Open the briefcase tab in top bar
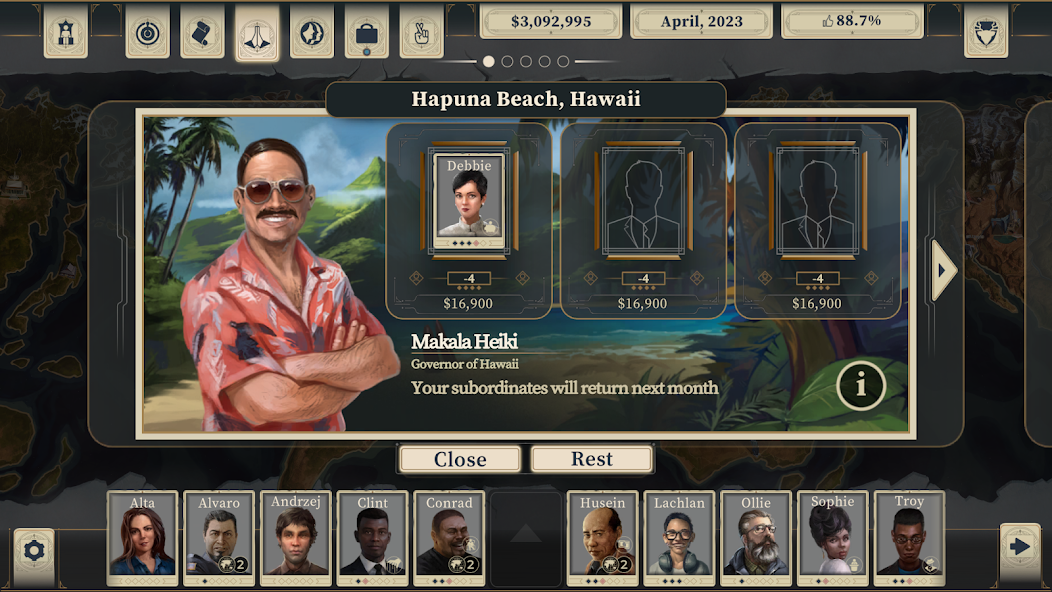 pos(366,35)
